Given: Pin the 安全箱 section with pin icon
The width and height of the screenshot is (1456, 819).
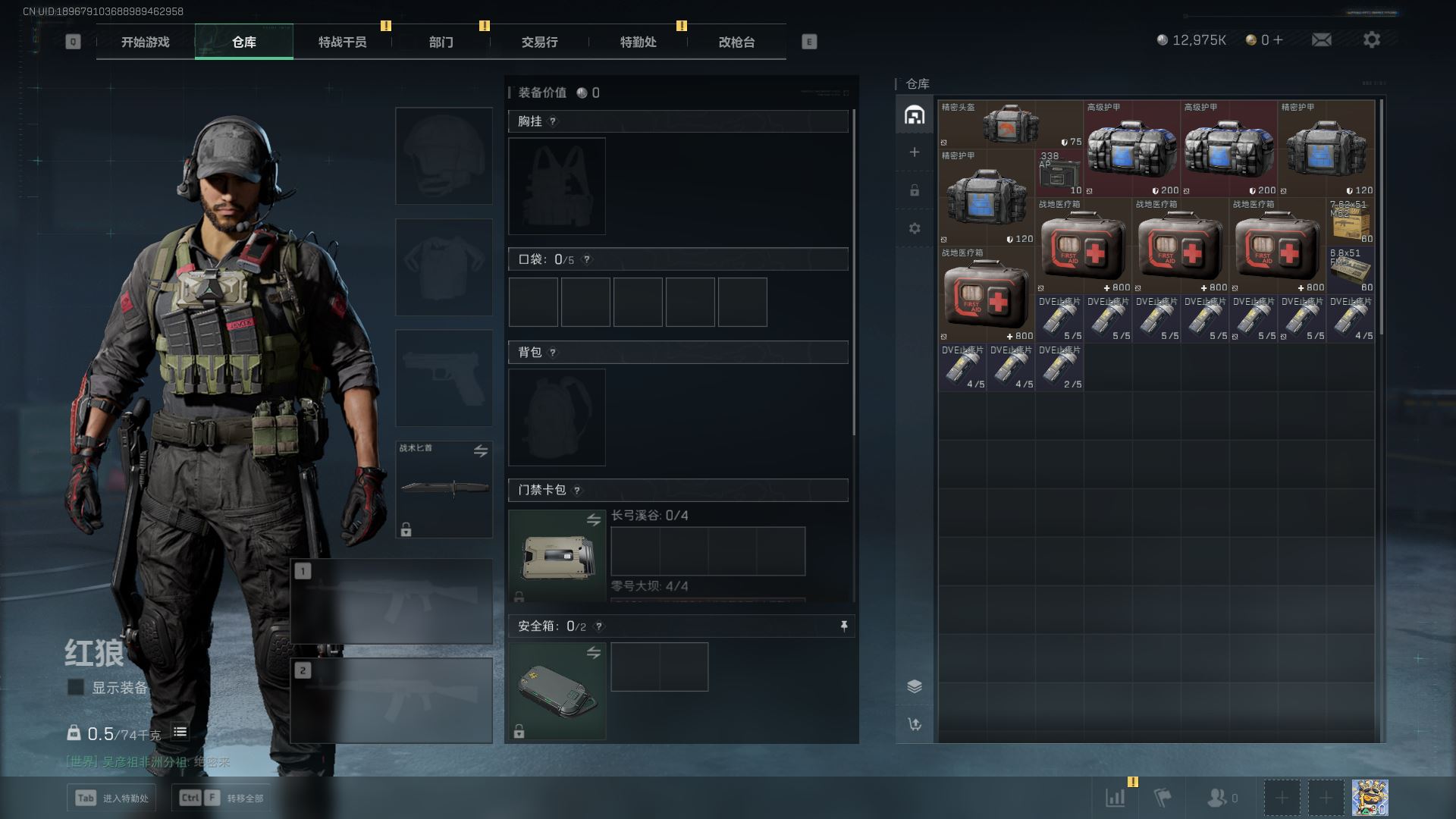Looking at the screenshot, I should click(x=843, y=626).
